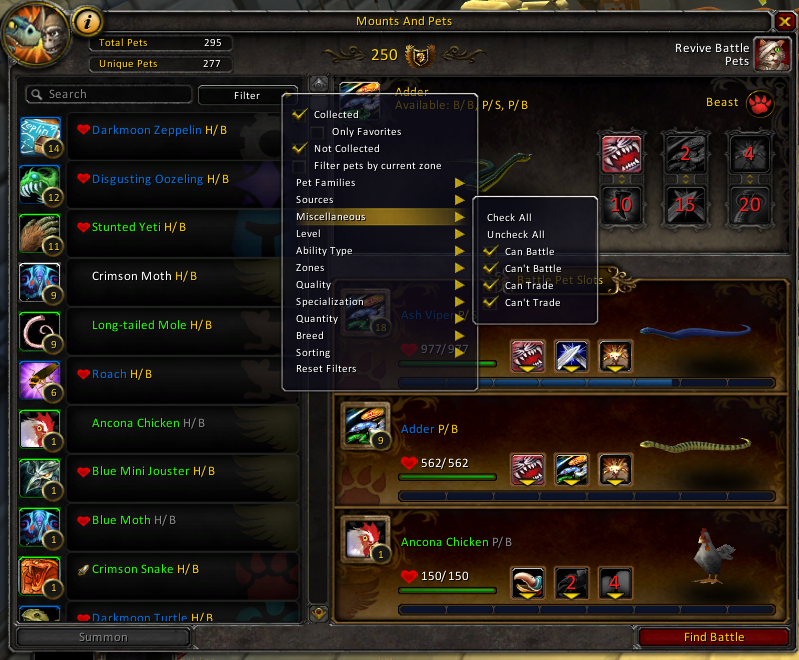The height and width of the screenshot is (660, 799).
Task: Close the Mounts And Pets window
Action: tap(784, 21)
